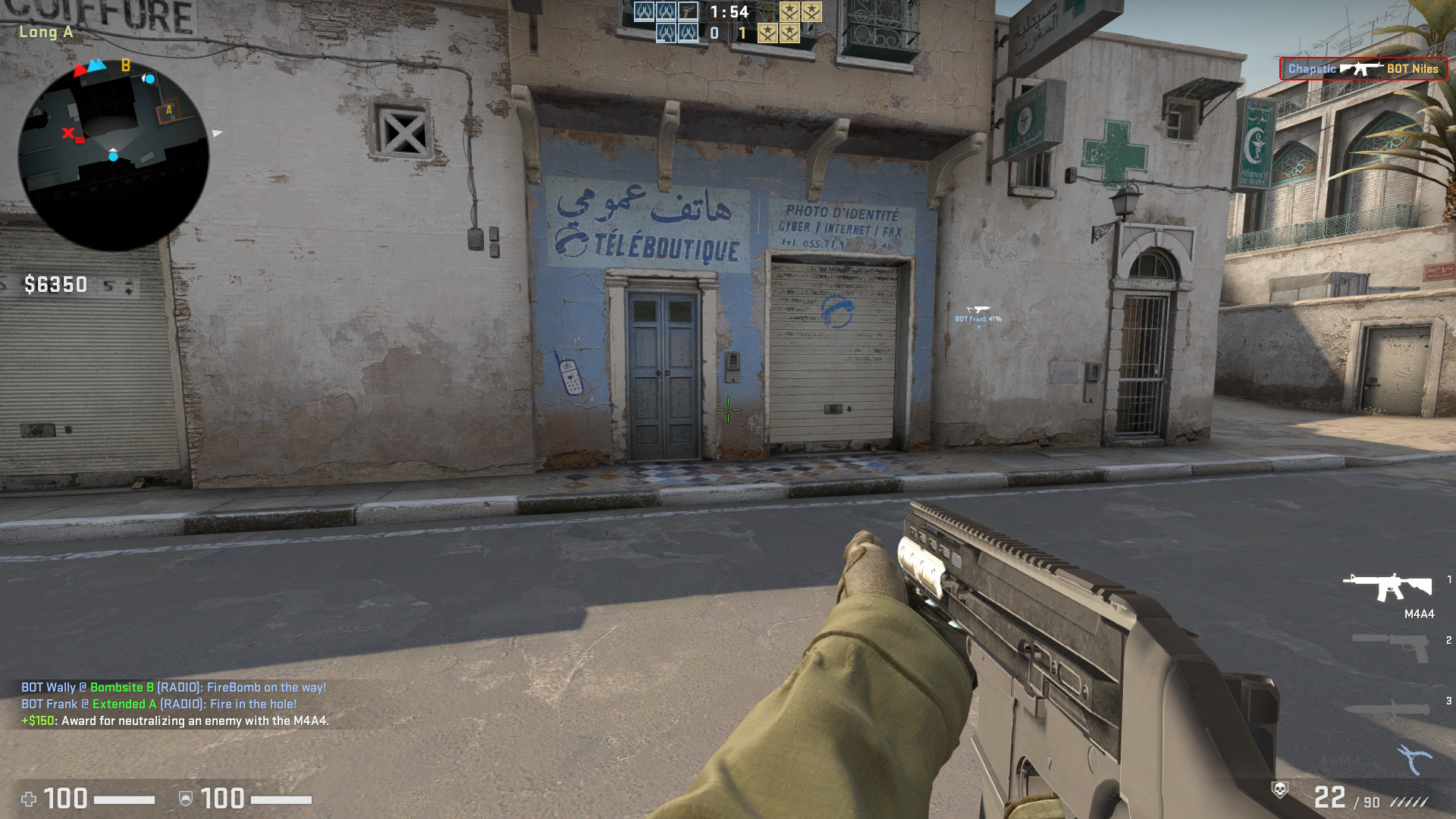Image resolution: width=1456 pixels, height=819 pixels.
Task: Click the weapon icon above BOT Frank's name
Action: click(x=979, y=308)
